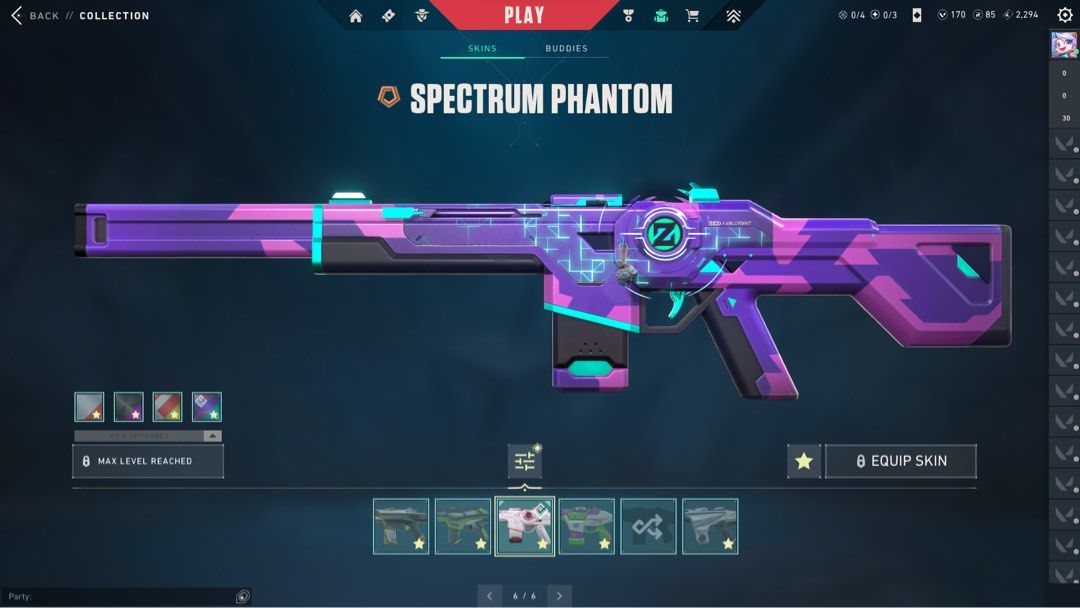Go to the next skin page
Viewport: 1080px width, 608px height.
click(x=560, y=596)
